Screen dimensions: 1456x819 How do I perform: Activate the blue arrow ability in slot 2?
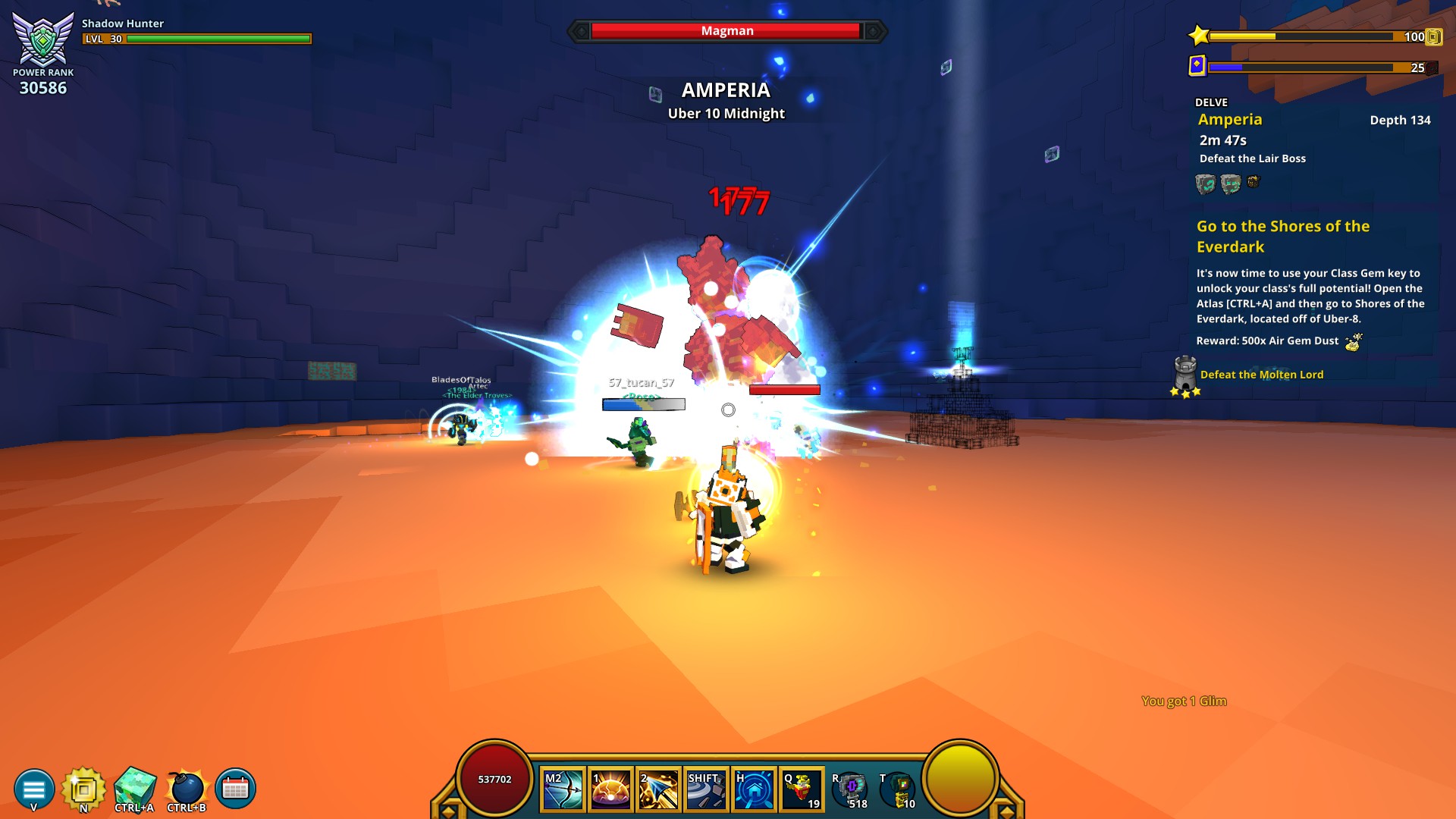click(658, 790)
